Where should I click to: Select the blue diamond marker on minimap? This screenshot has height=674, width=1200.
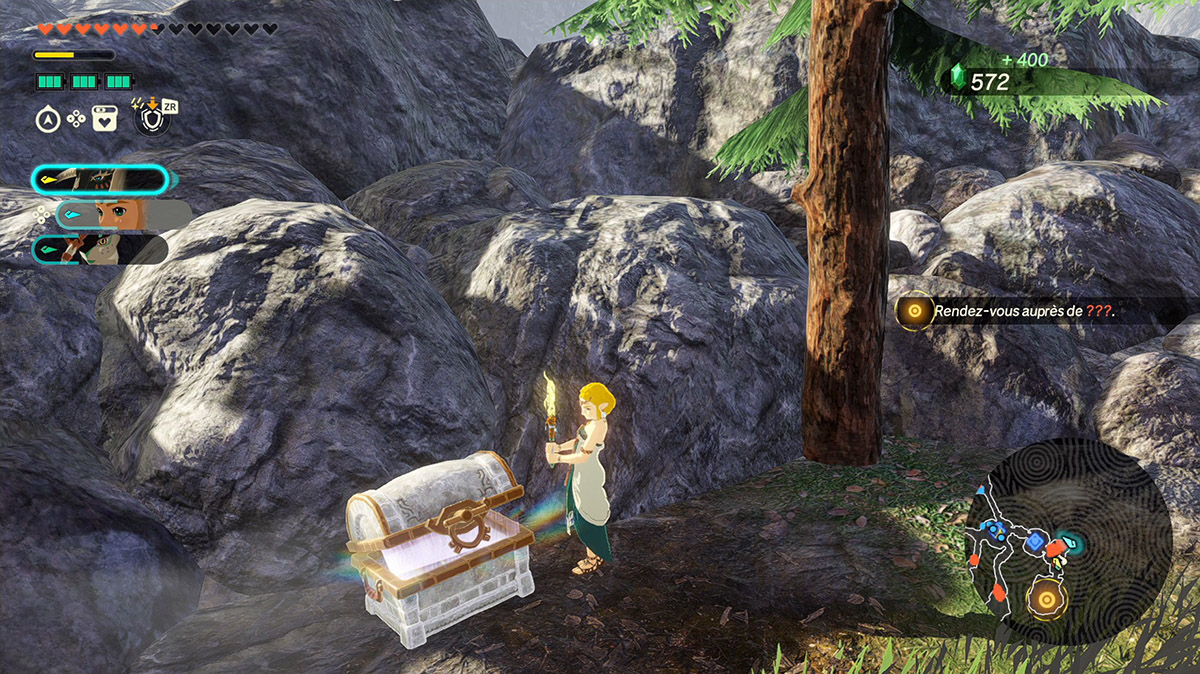[1034, 543]
